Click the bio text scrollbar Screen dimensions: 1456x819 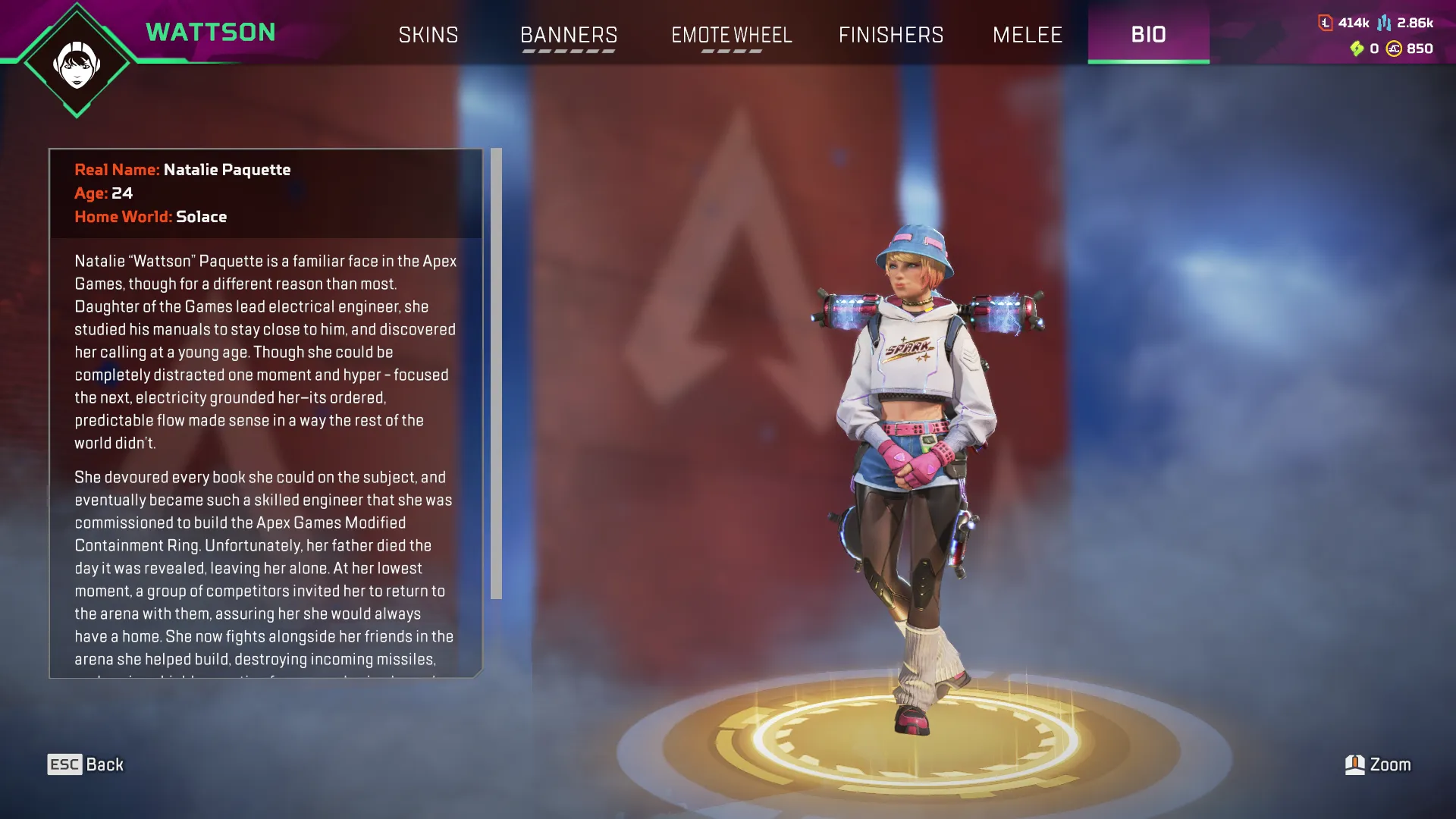pos(496,373)
